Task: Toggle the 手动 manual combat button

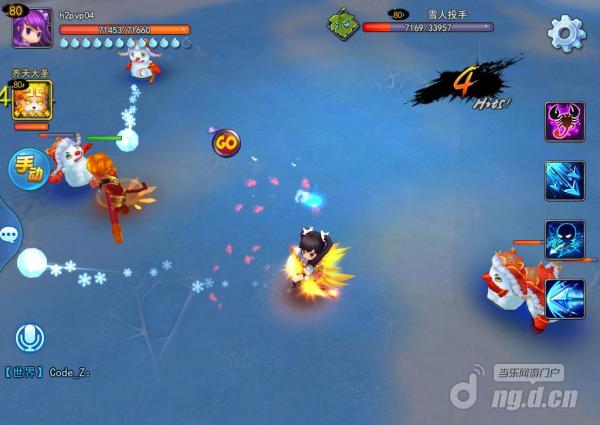Action: 29,170
